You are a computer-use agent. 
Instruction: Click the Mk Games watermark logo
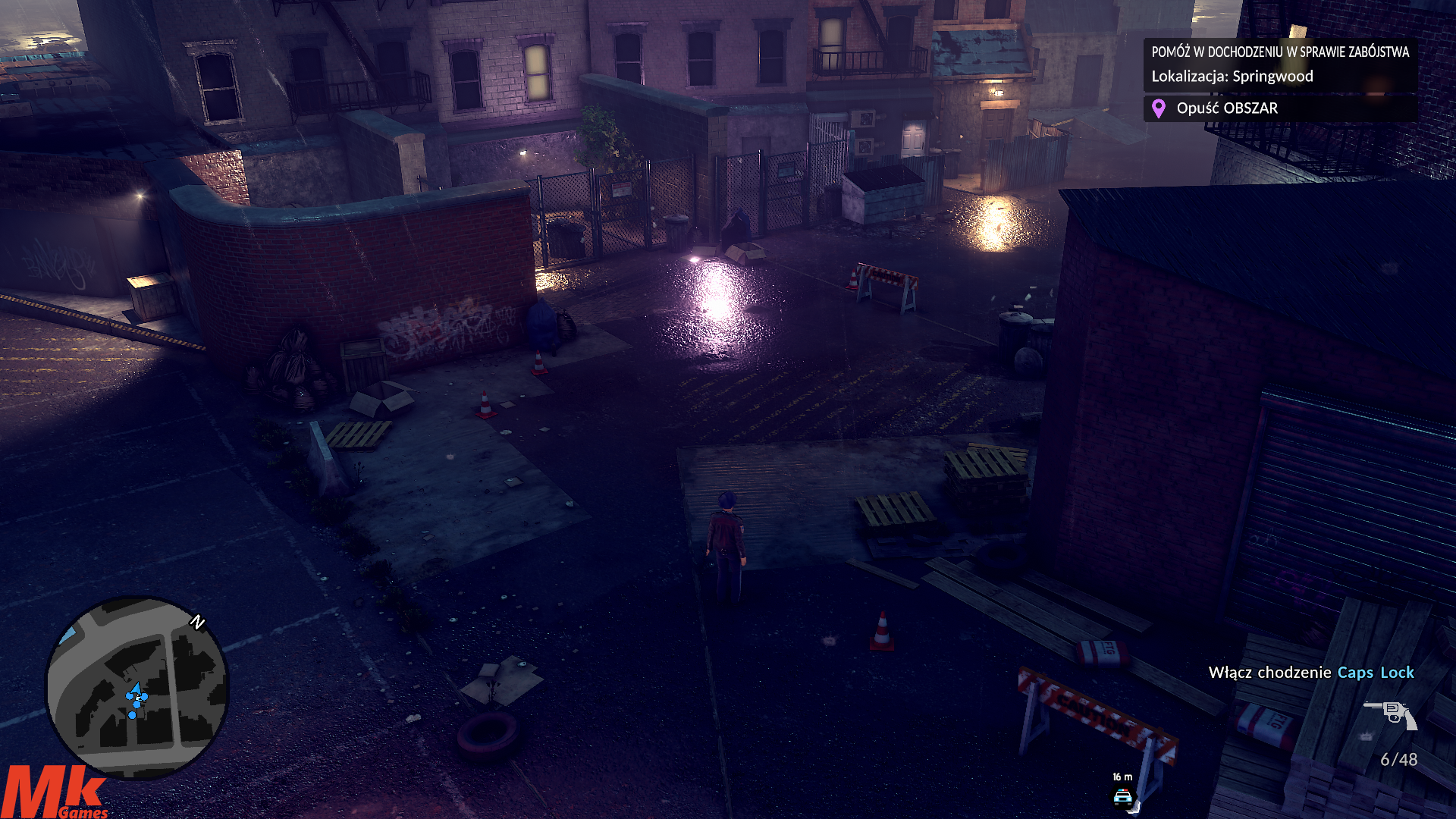[55, 793]
